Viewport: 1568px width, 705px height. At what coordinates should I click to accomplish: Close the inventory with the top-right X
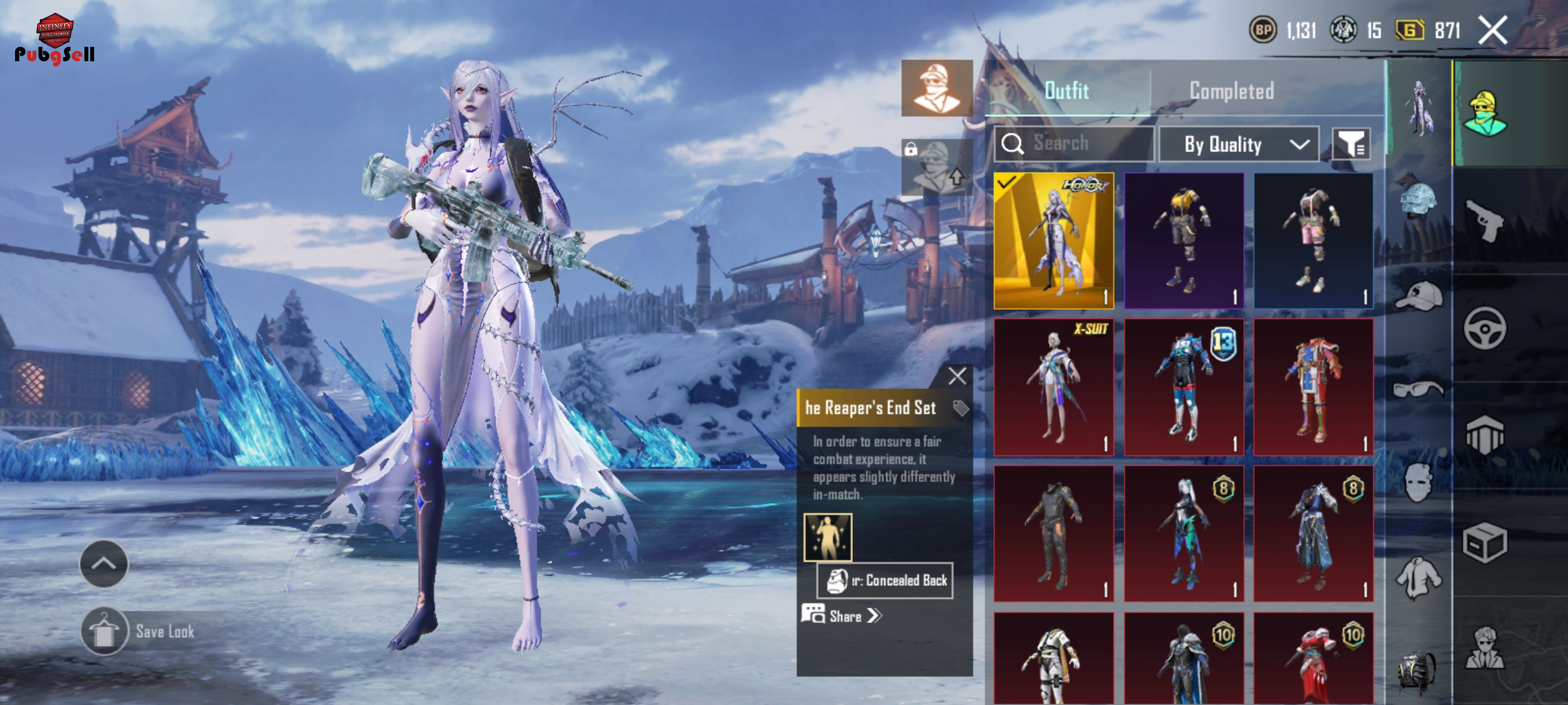pyautogui.click(x=1492, y=30)
